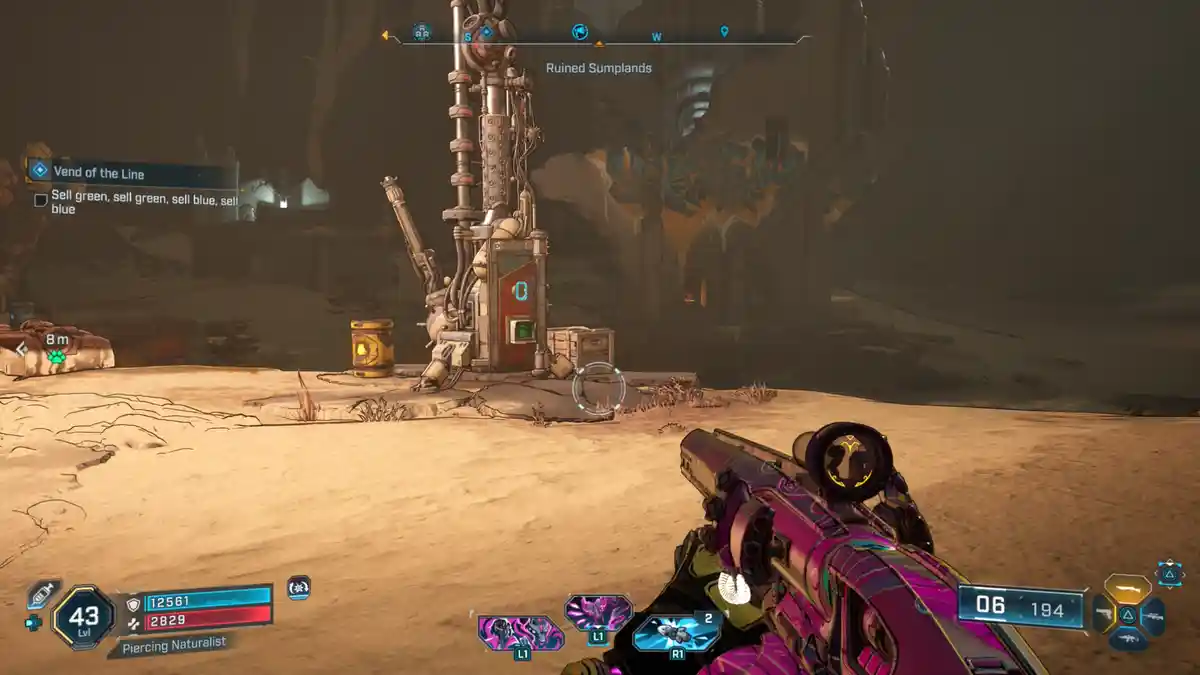Select the paw print pet distance marker

[x=56, y=356]
